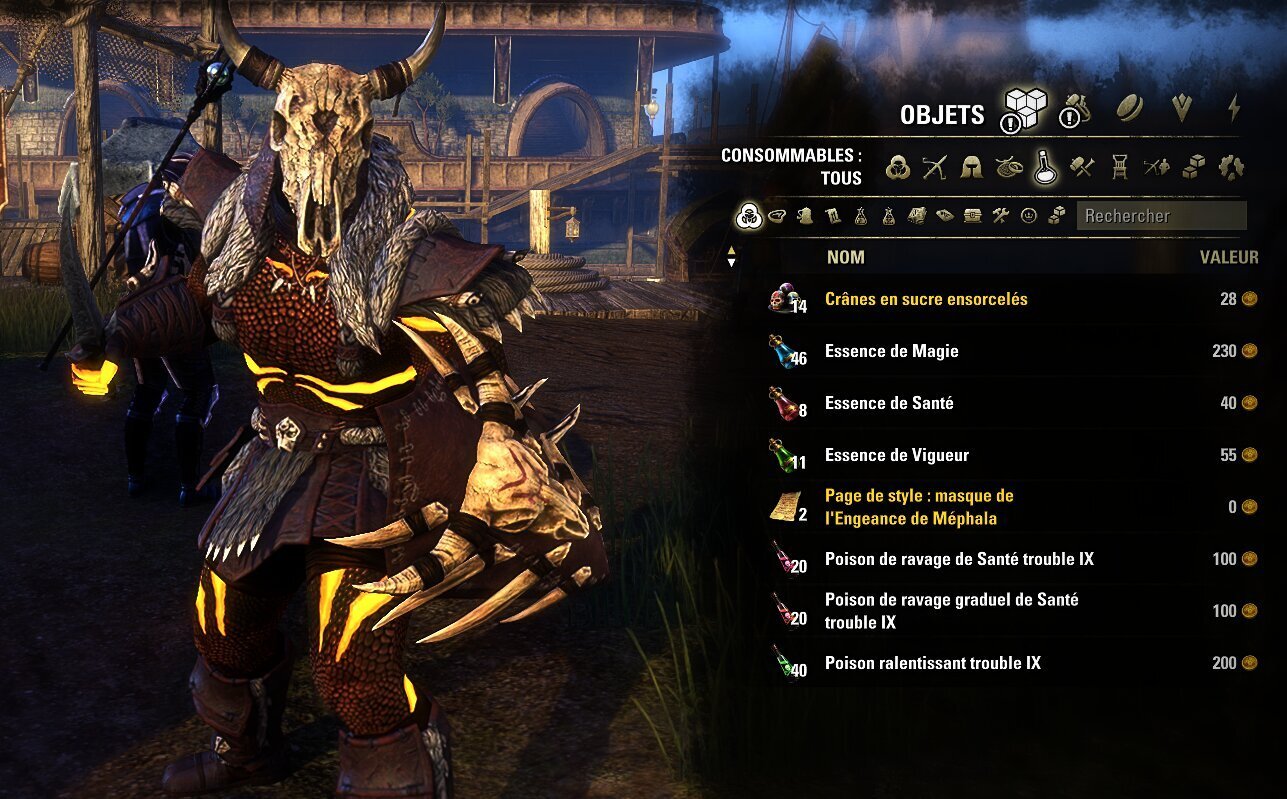Switch to the crossed hammers crafting filter

point(1082,167)
